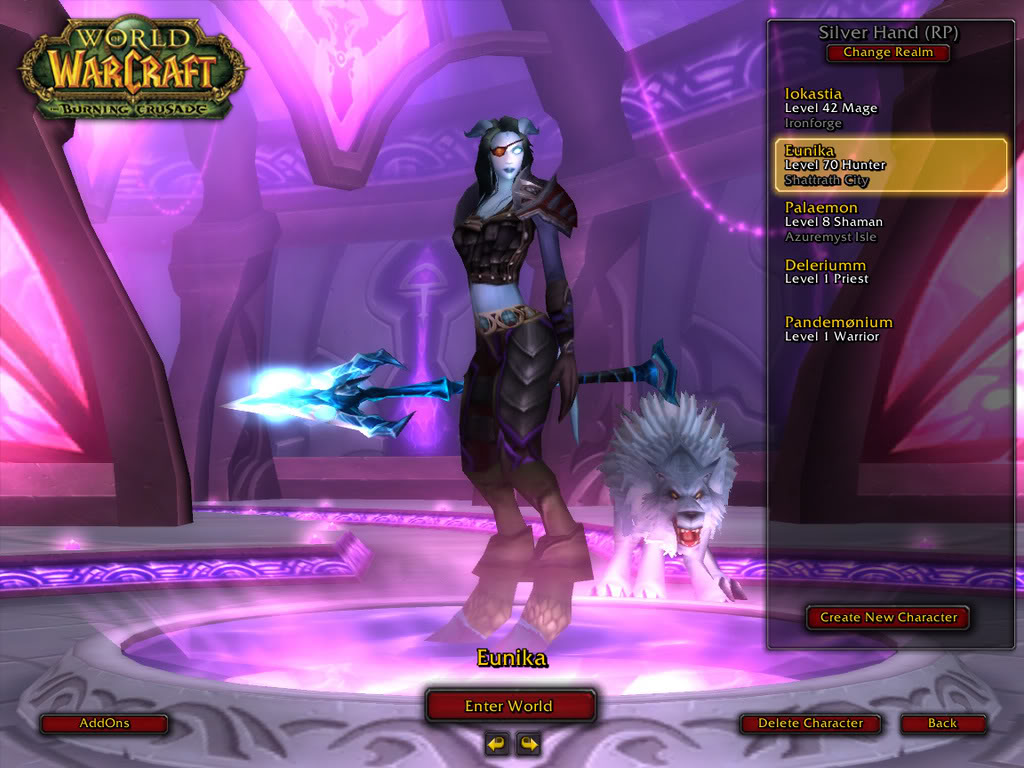Delete Character button
The width and height of the screenshot is (1024, 768).
tap(810, 723)
